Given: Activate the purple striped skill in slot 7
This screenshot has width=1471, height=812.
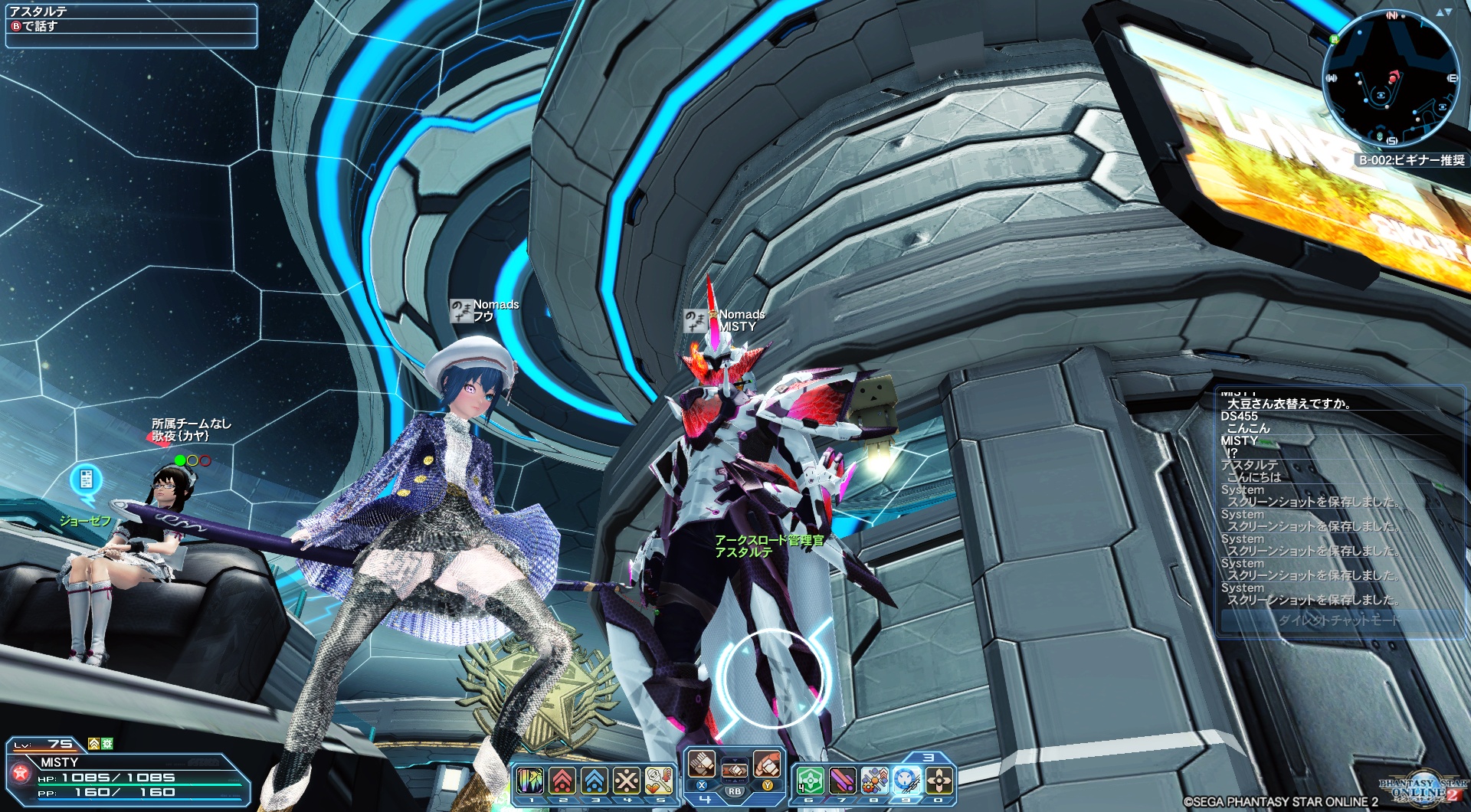Looking at the screenshot, I should pyautogui.click(x=842, y=781).
